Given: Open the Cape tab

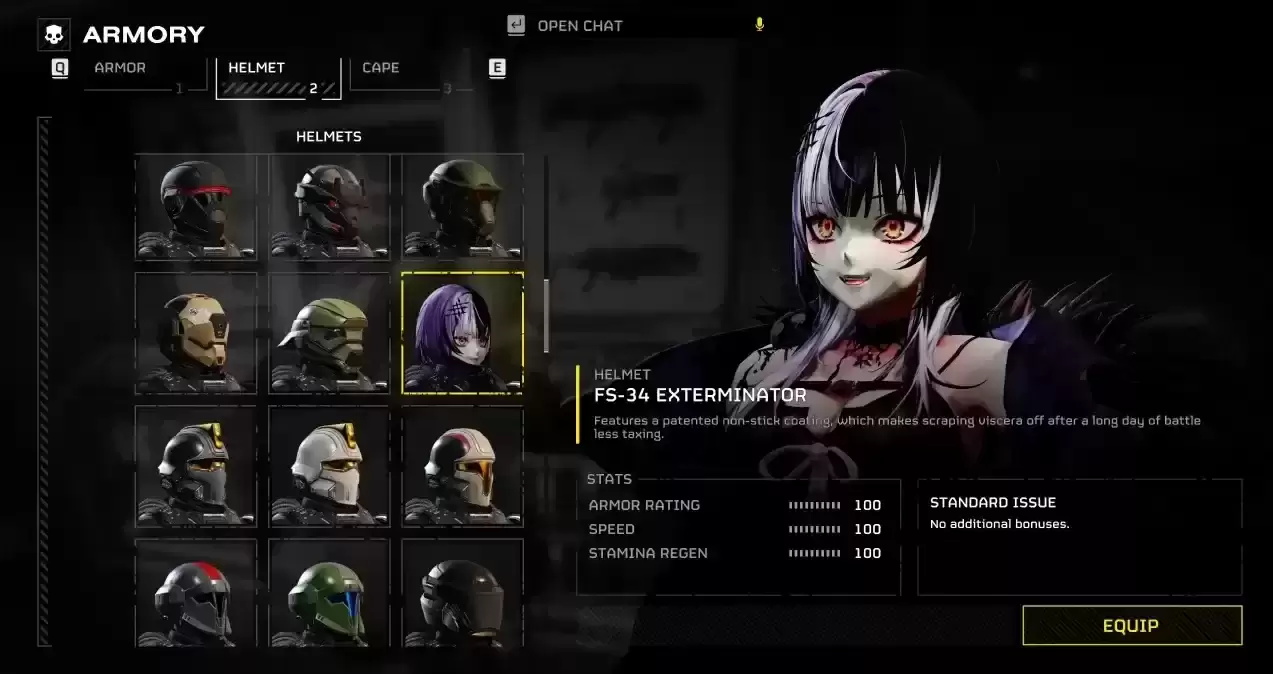Looking at the screenshot, I should [381, 69].
